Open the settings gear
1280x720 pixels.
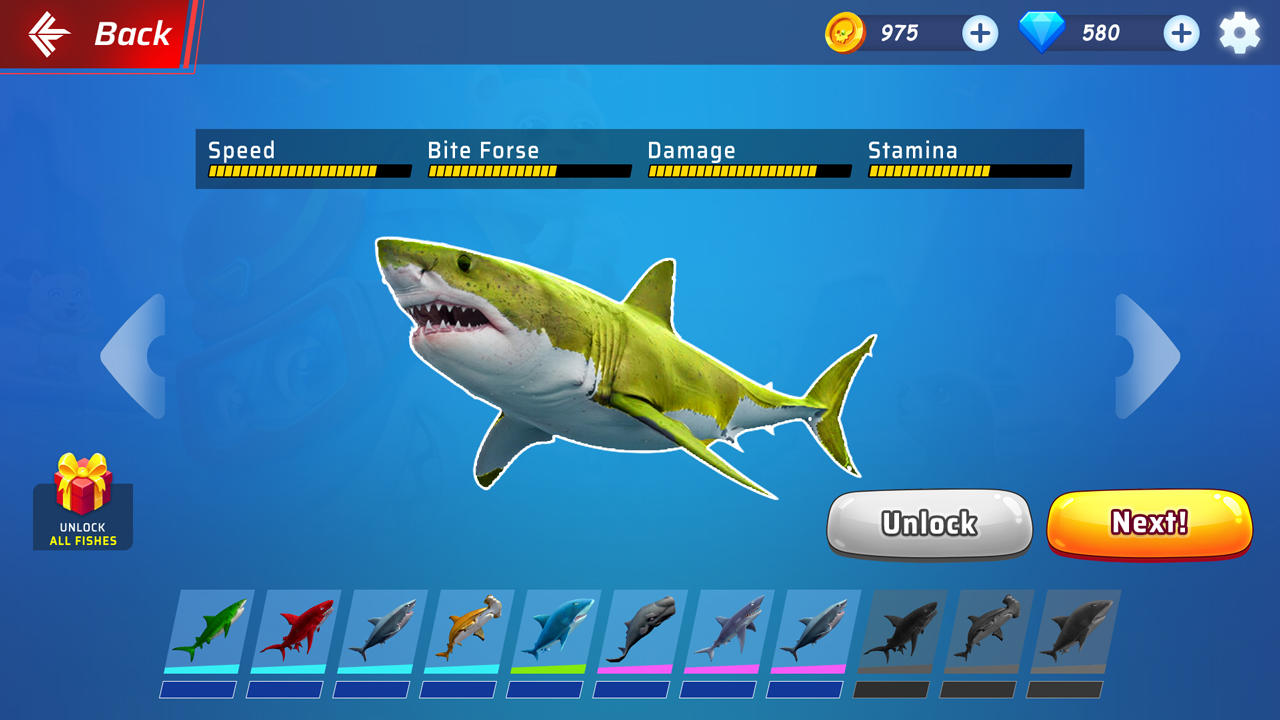tap(1240, 33)
